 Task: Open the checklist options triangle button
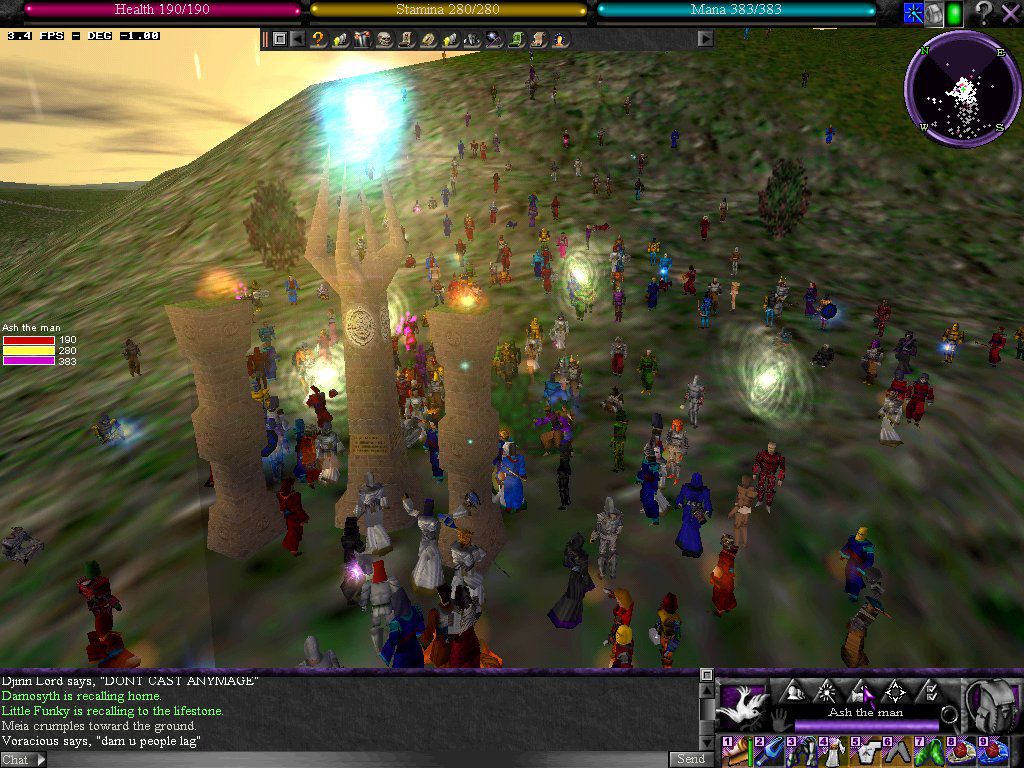click(929, 692)
